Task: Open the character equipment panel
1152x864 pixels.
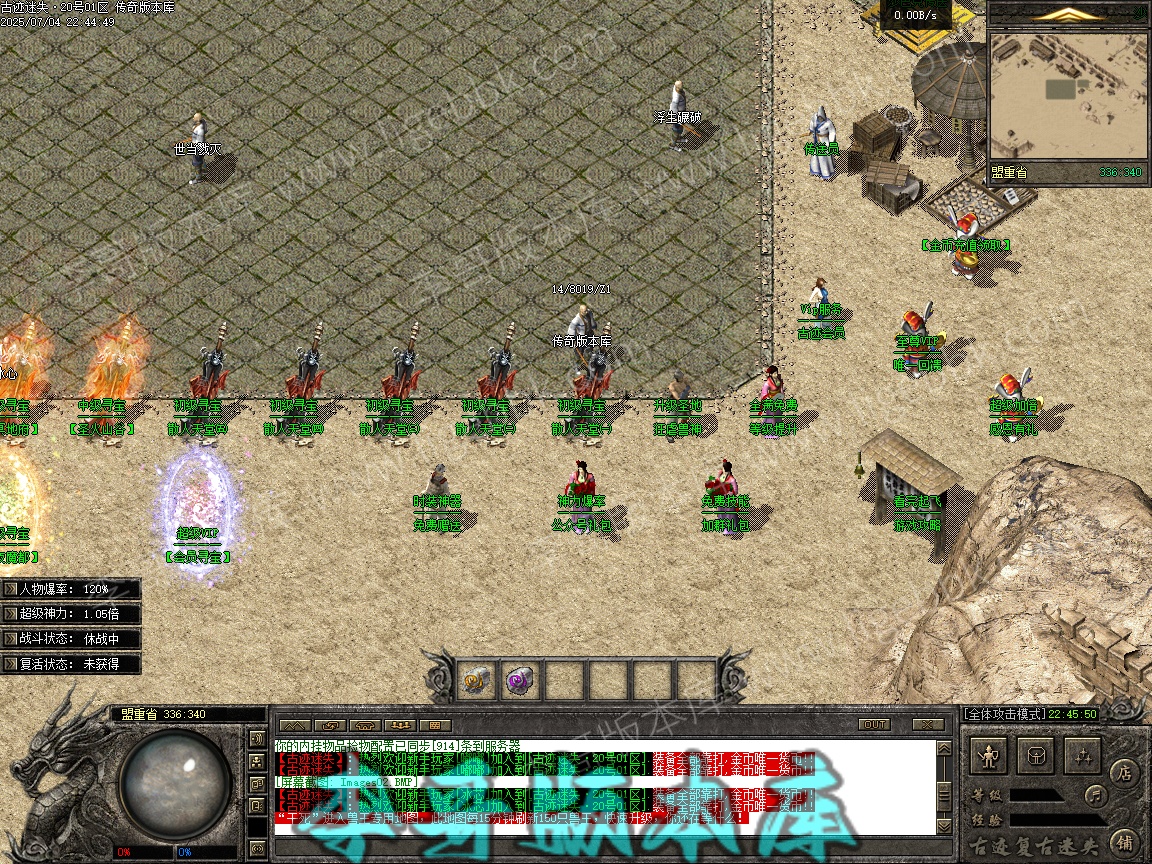Action: tap(989, 755)
